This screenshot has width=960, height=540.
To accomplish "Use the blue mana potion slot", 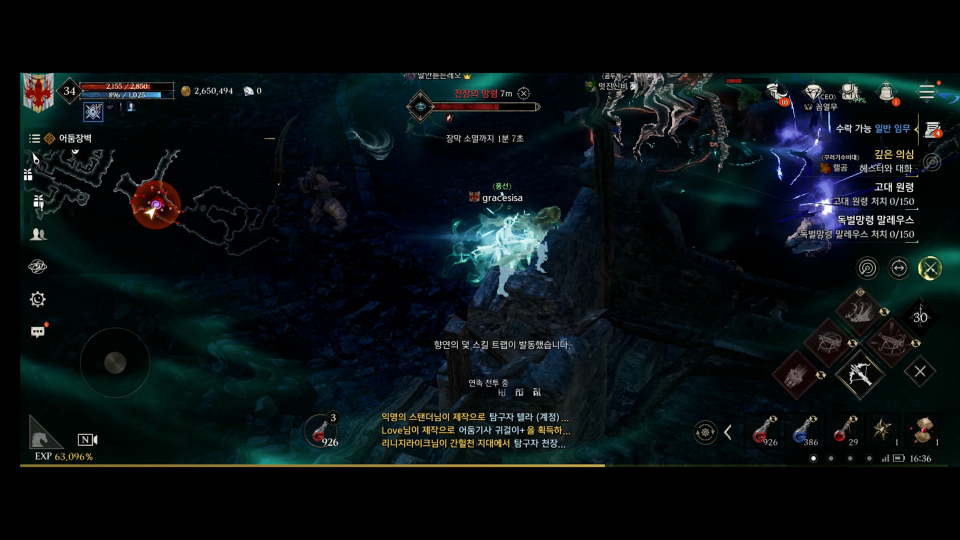I will 806,430.
